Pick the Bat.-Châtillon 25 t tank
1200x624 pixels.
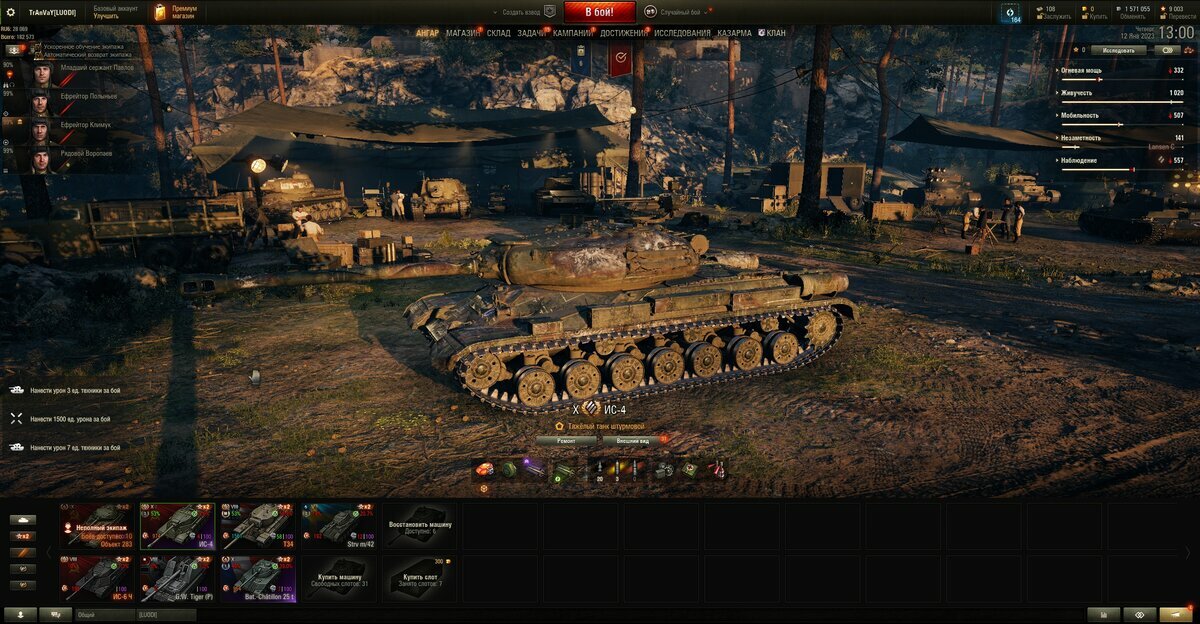tap(258, 579)
